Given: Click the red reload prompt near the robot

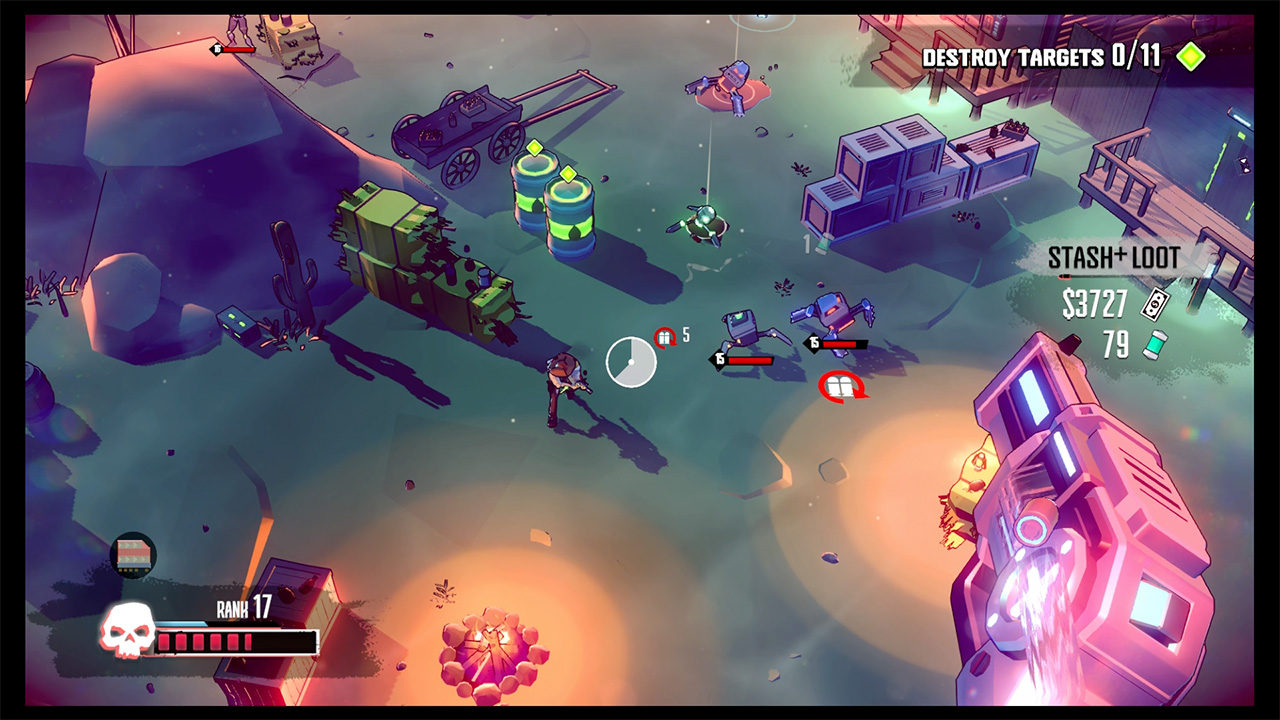Looking at the screenshot, I should [843, 388].
